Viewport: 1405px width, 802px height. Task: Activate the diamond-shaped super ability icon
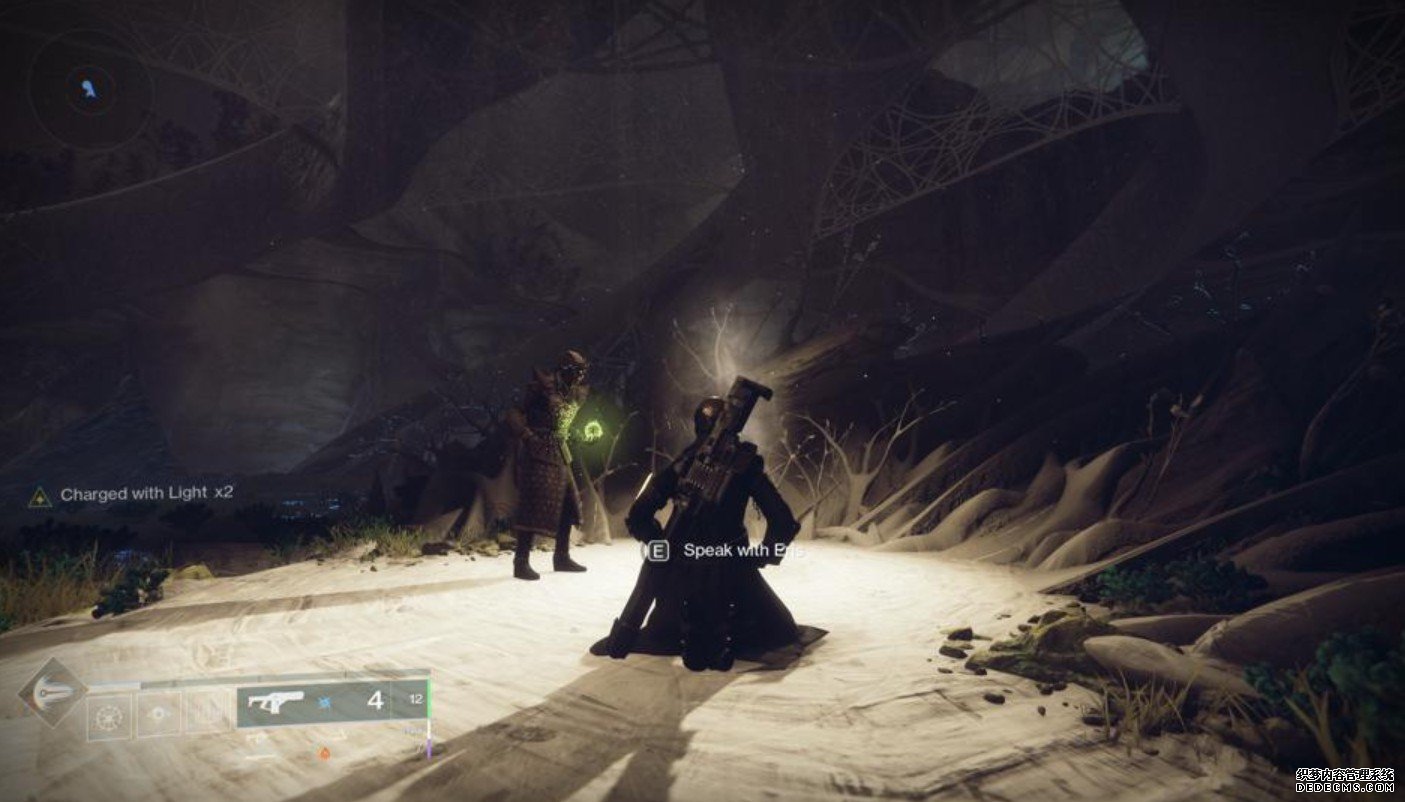pyautogui.click(x=52, y=692)
